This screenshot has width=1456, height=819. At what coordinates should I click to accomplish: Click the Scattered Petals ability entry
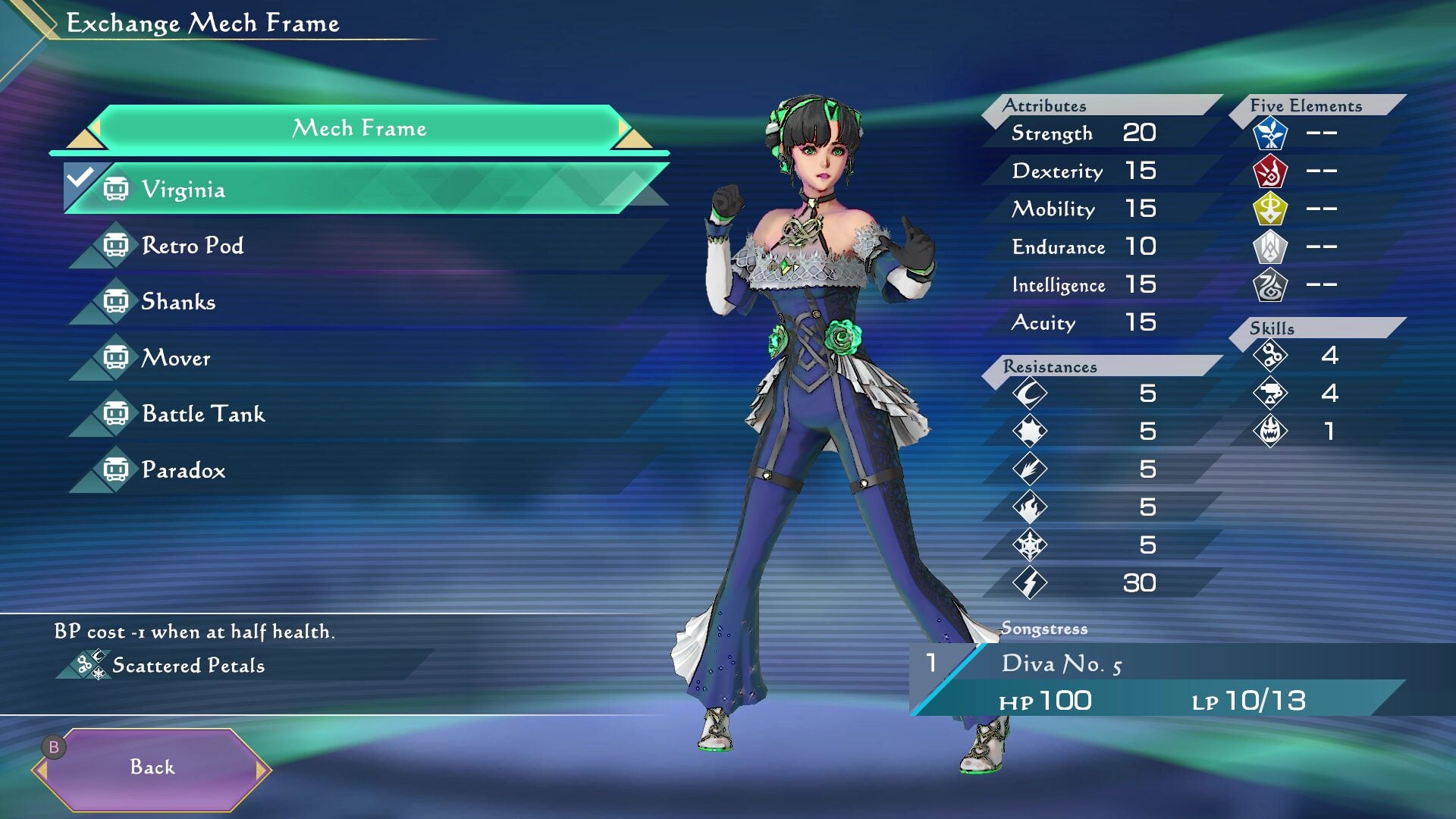coord(188,666)
